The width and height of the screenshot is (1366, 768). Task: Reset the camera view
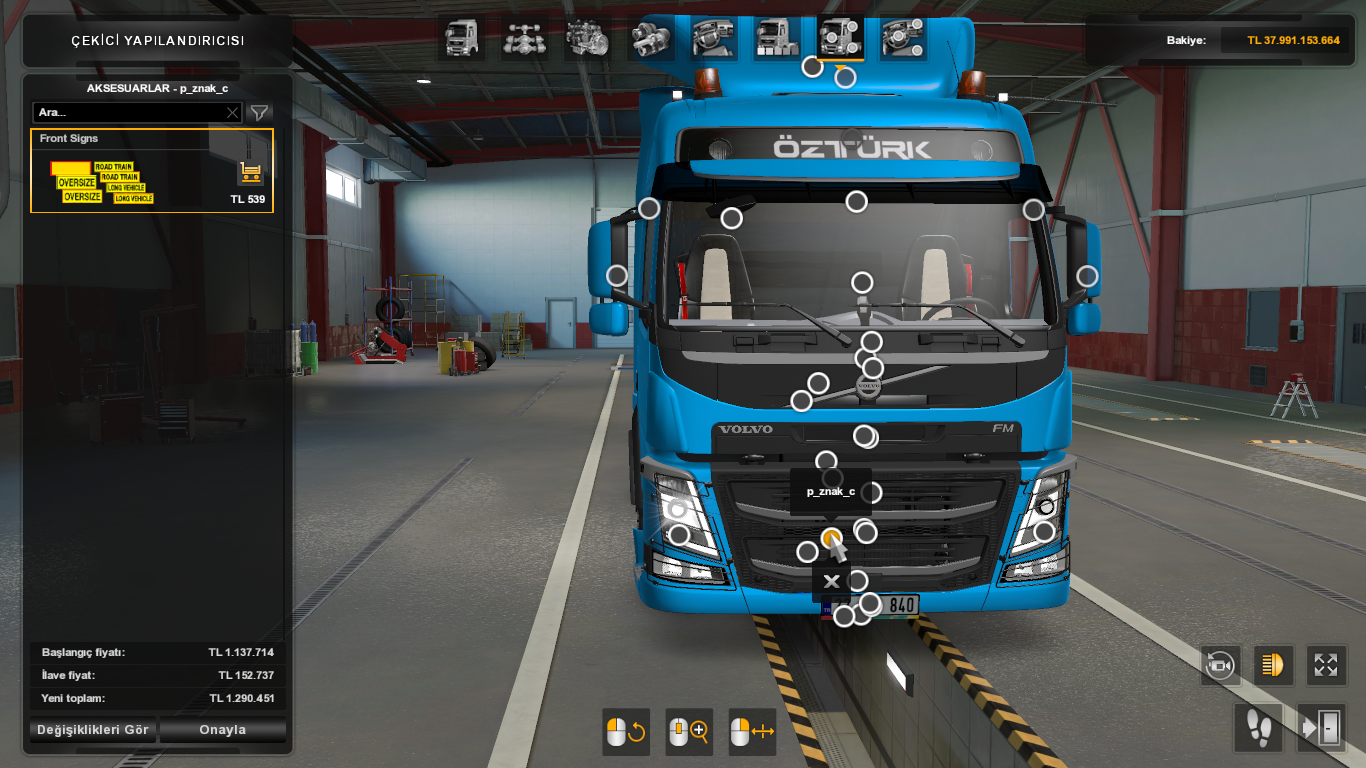pos(1221,665)
